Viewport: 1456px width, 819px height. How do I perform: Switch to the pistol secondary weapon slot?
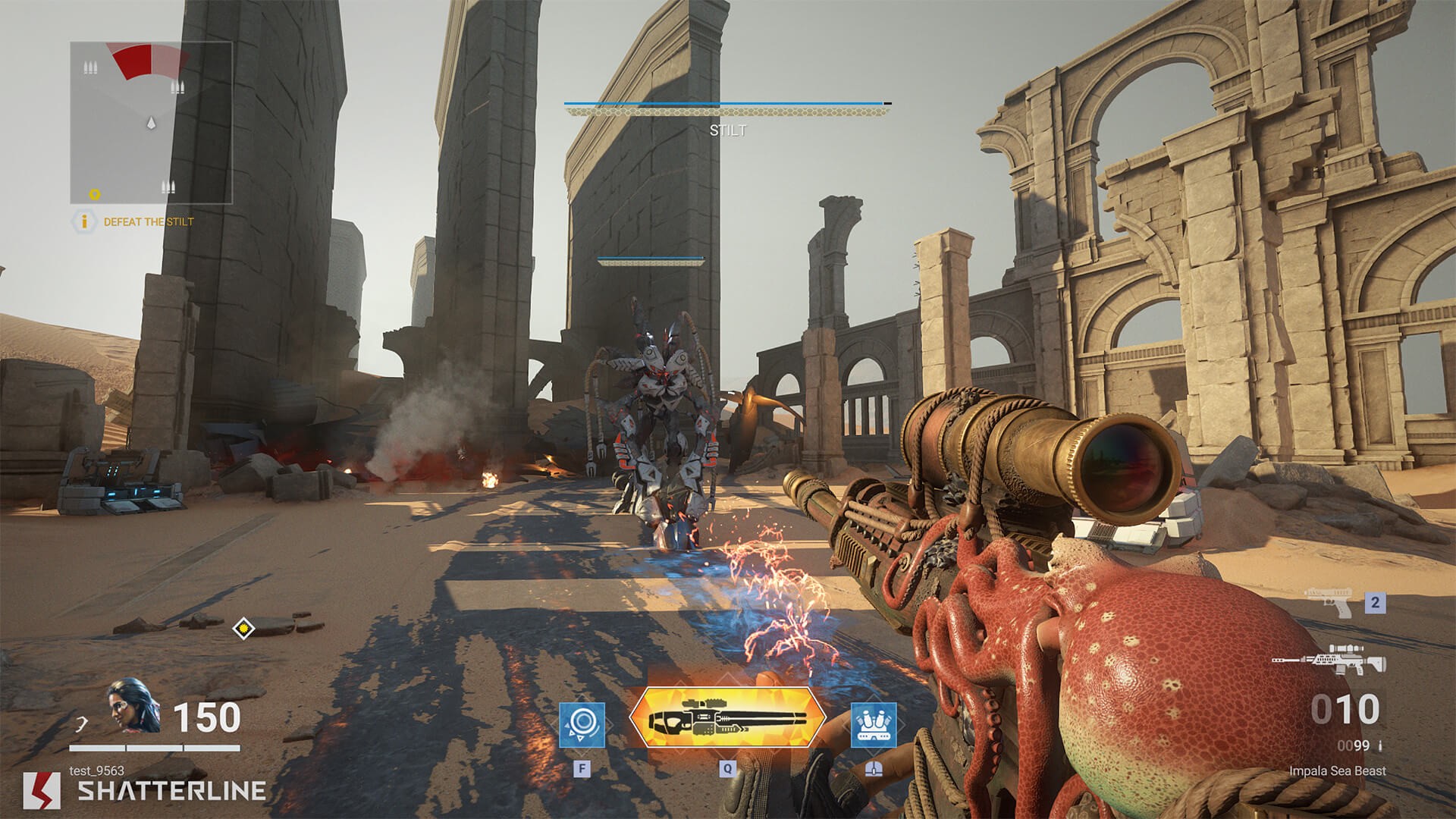pyautogui.click(x=1330, y=603)
